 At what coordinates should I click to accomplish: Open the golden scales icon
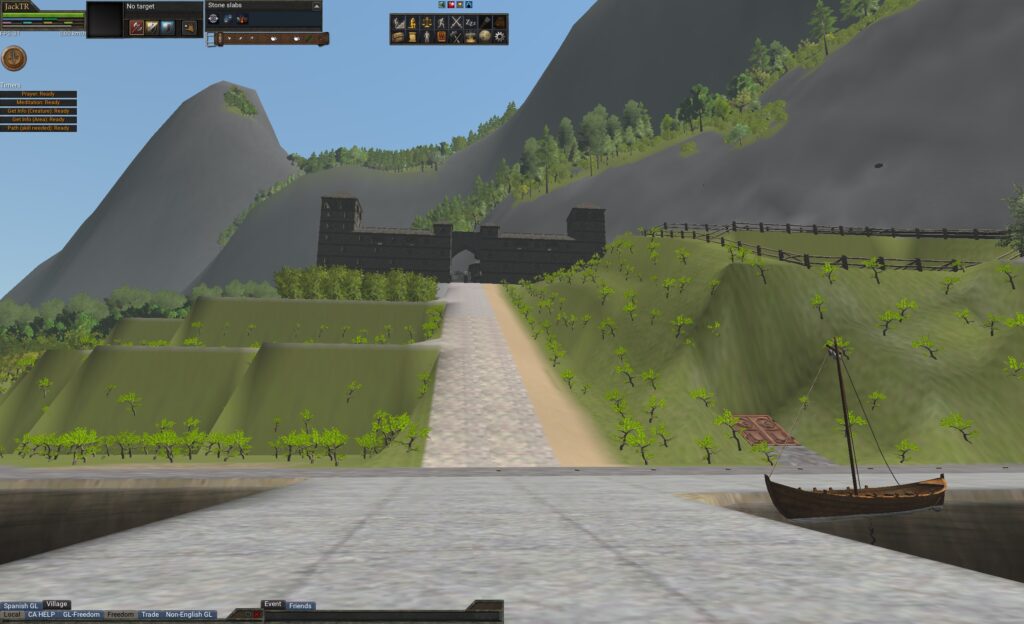point(427,22)
